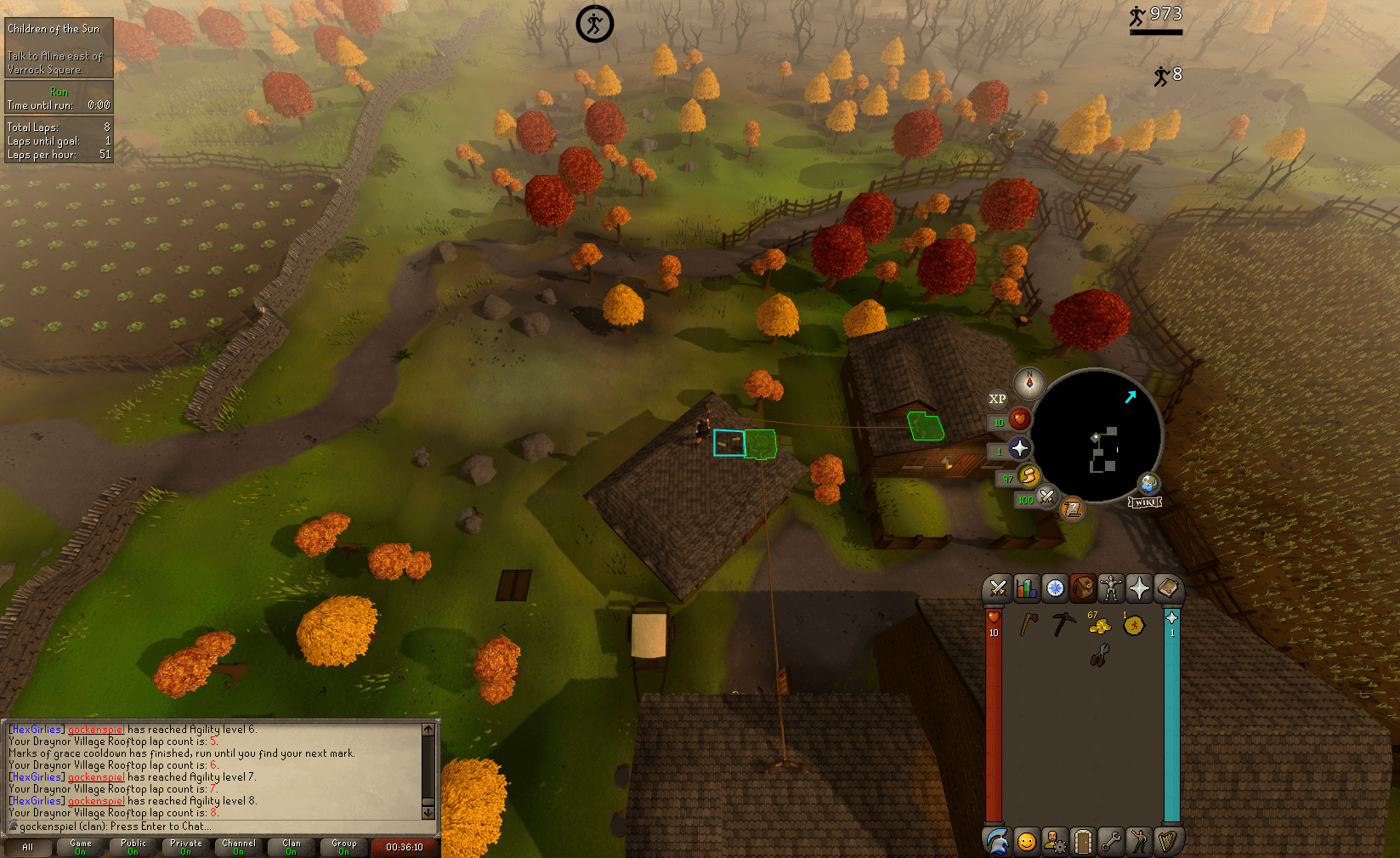Open the Equipment tab (armor icon)
This screenshot has height=858, width=1400.
click(1111, 588)
